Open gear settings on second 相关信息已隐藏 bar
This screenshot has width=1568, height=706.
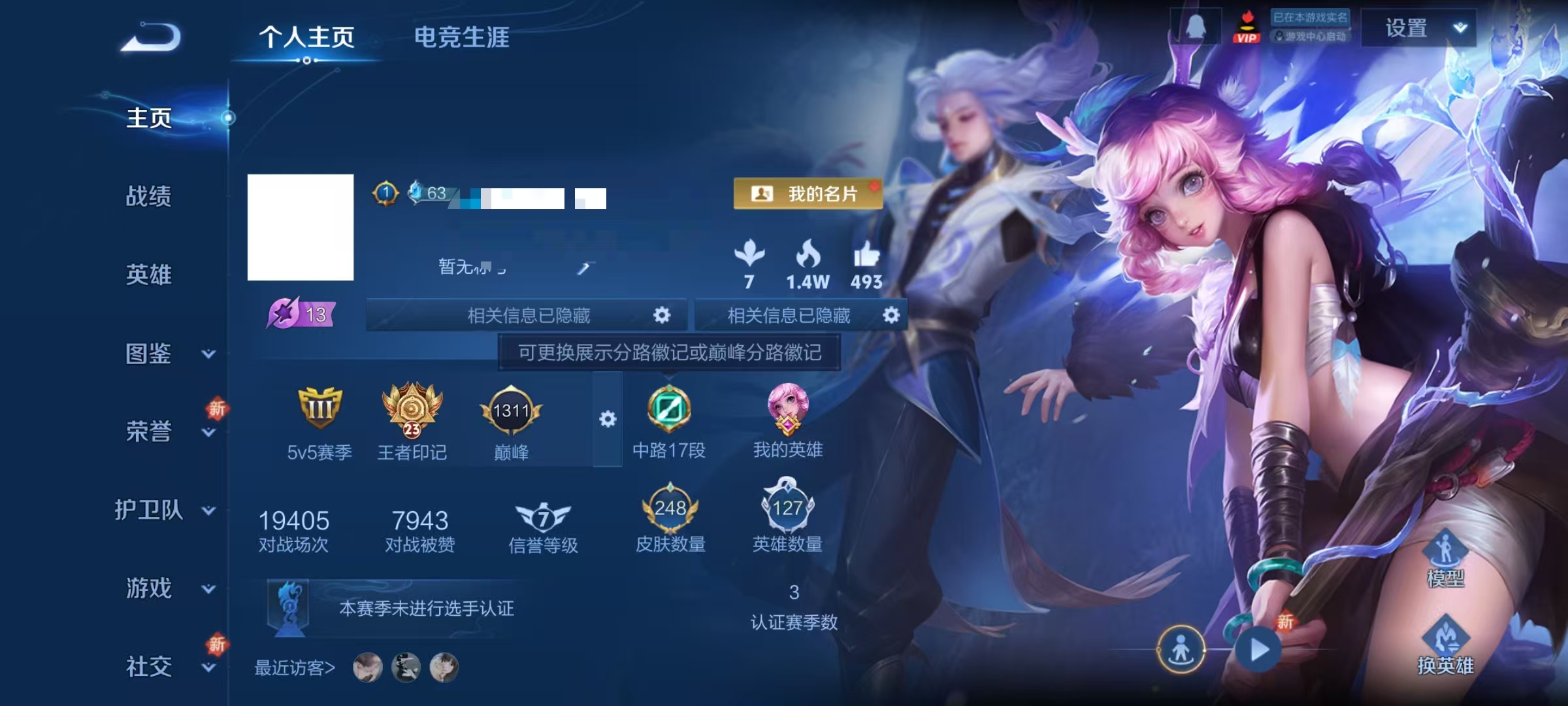(x=892, y=314)
